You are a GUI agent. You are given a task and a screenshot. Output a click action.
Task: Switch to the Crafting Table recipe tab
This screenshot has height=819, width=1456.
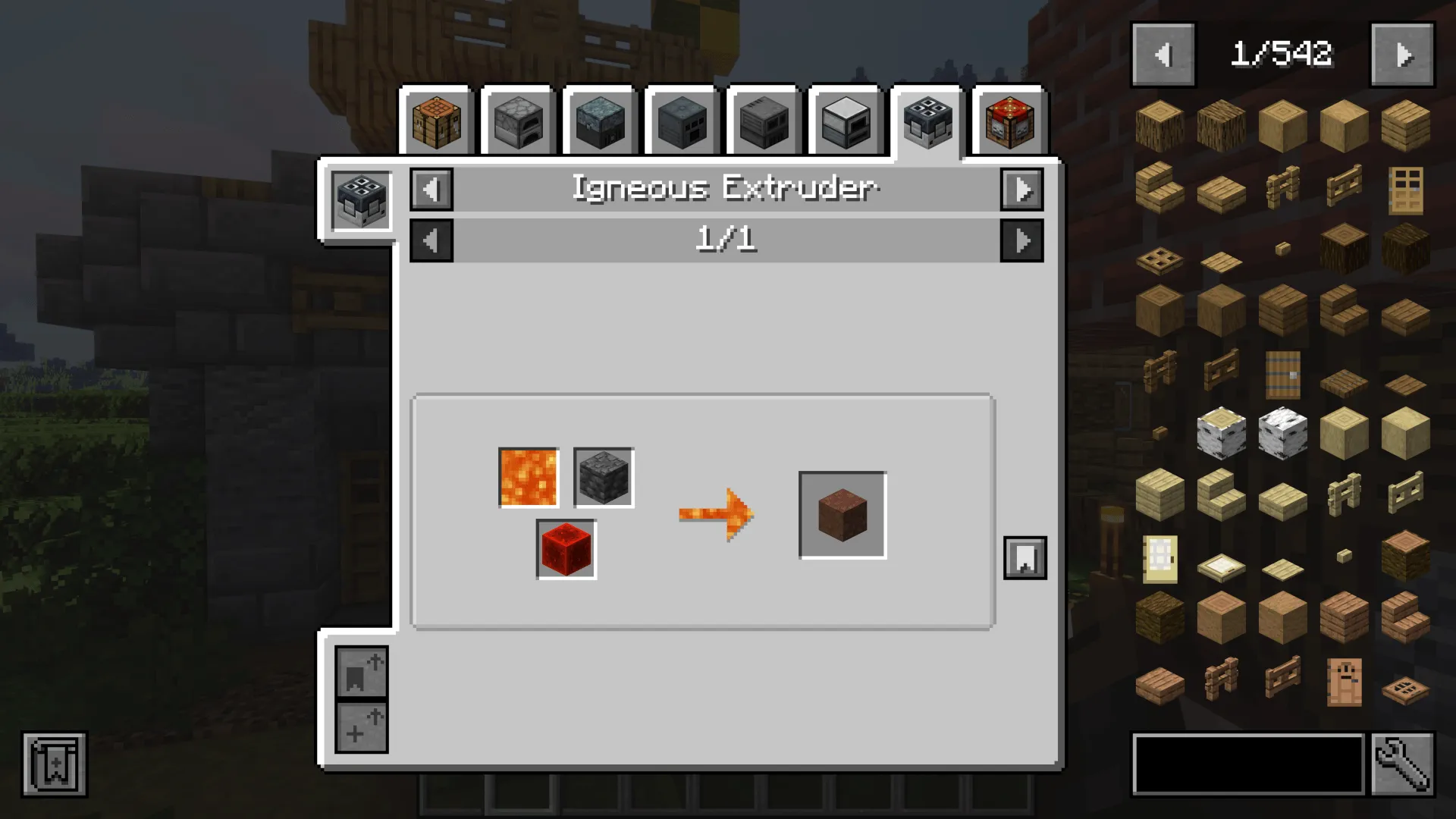[438, 121]
